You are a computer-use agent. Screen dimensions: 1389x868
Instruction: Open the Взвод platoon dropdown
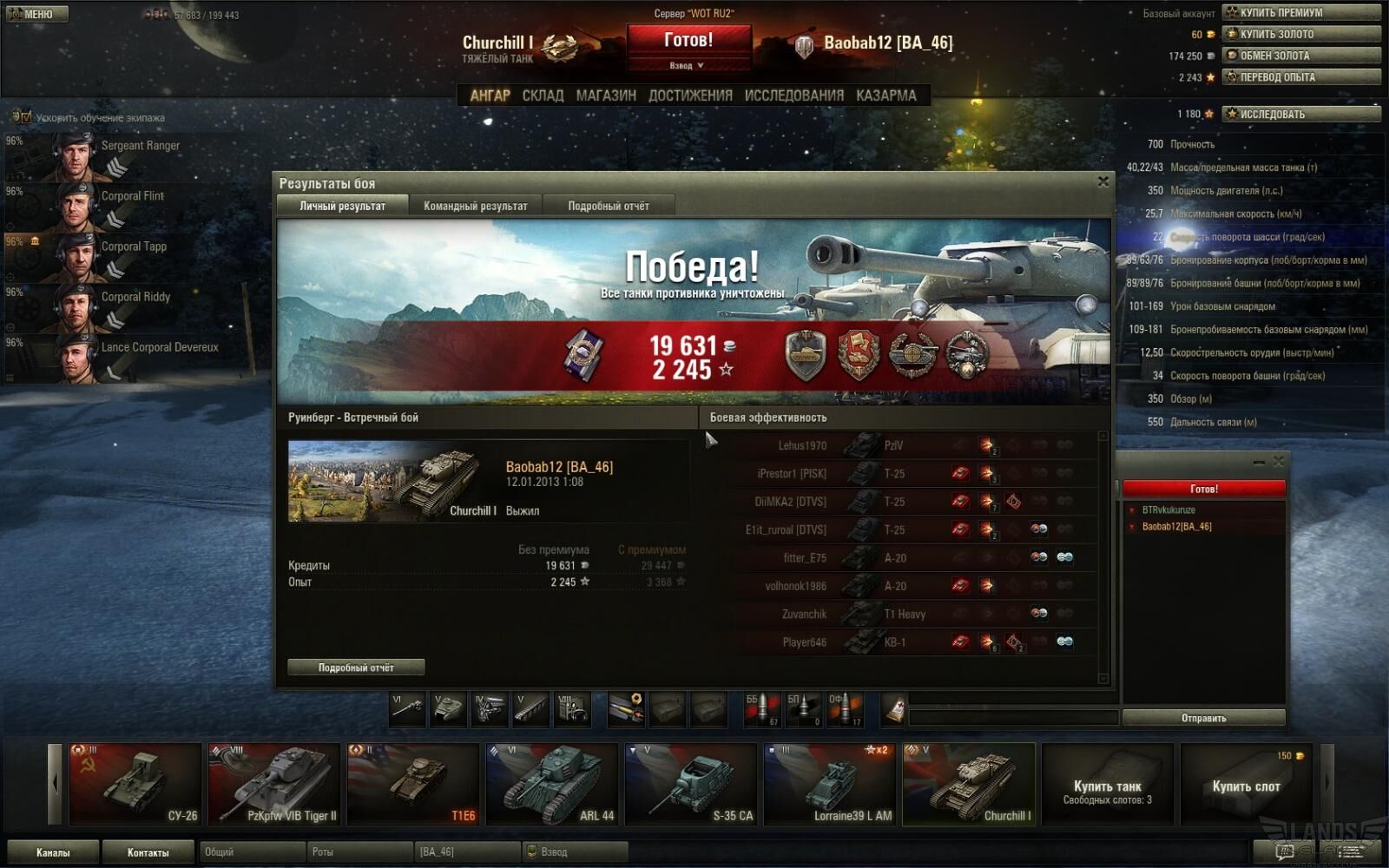pos(687,65)
